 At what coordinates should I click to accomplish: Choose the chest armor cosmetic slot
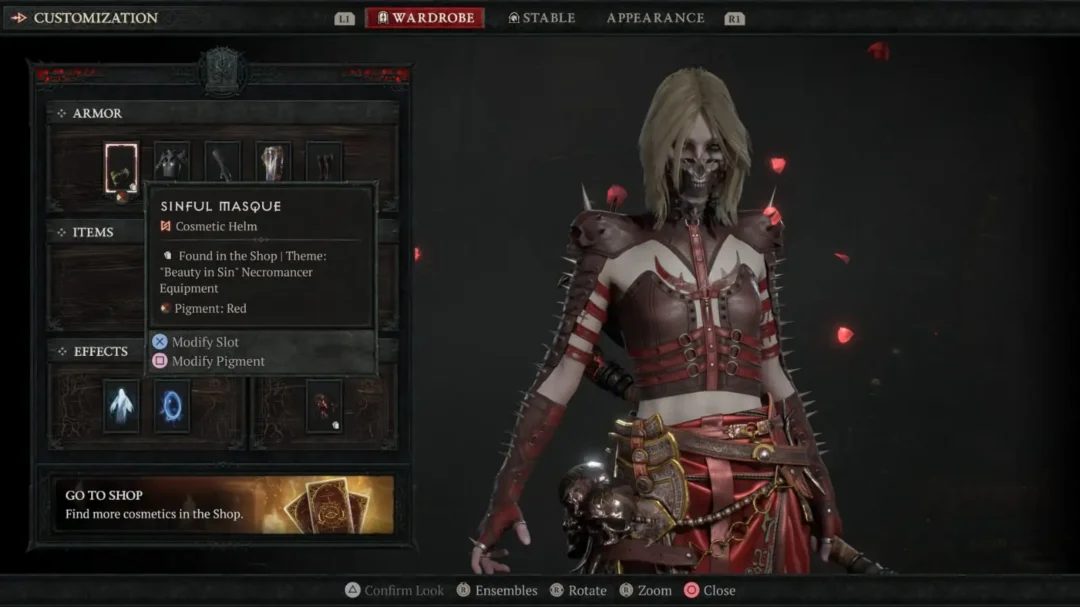tap(171, 161)
